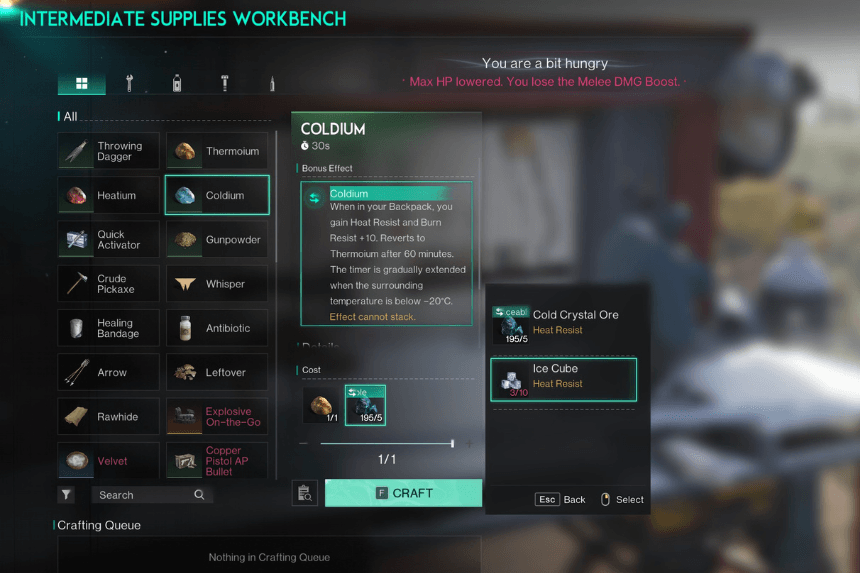
Task: Adjust the craft quantity slider
Action: [452, 443]
